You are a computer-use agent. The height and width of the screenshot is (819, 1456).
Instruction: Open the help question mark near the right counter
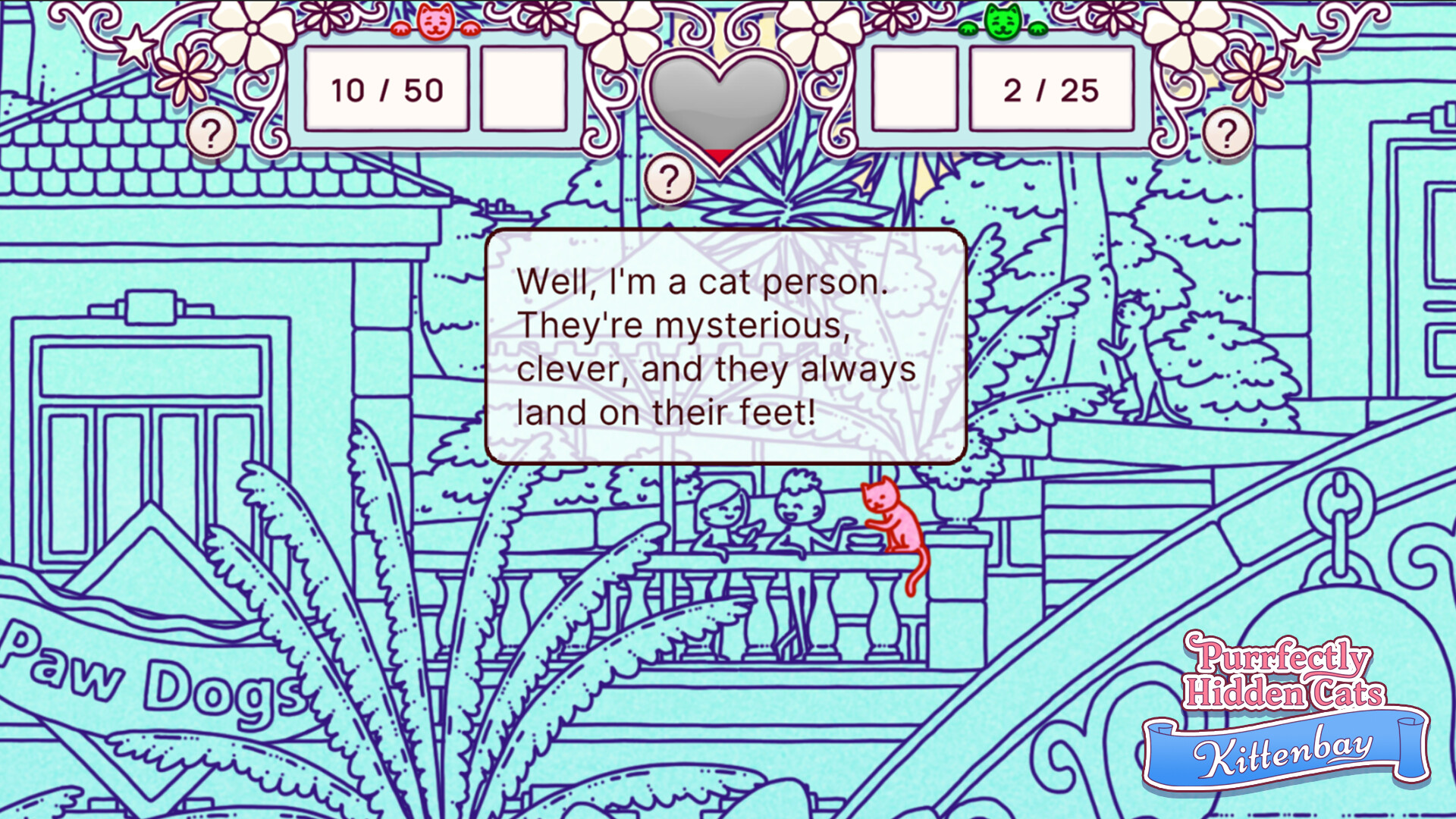tap(1228, 130)
